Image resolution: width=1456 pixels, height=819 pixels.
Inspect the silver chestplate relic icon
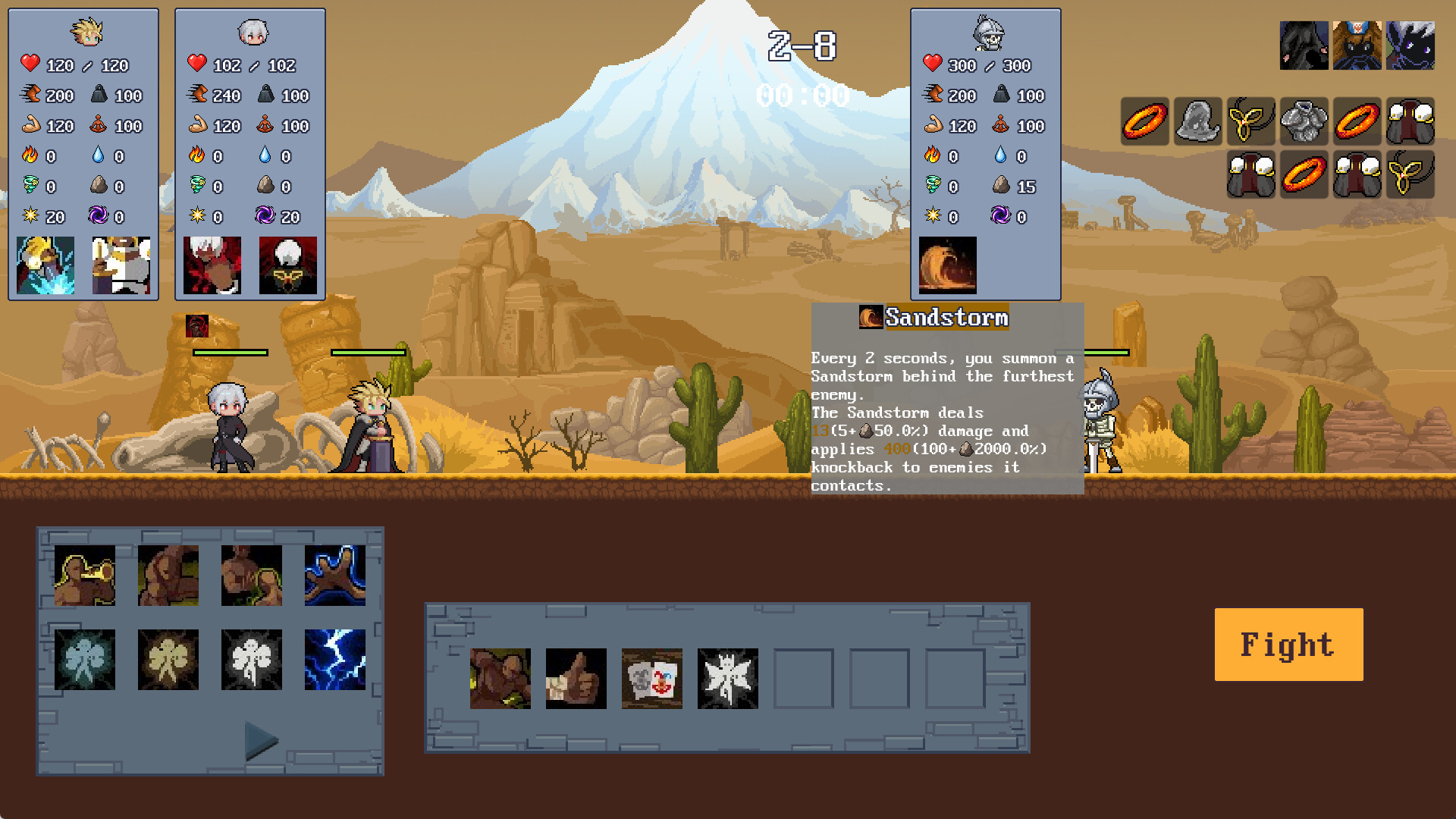1303,121
